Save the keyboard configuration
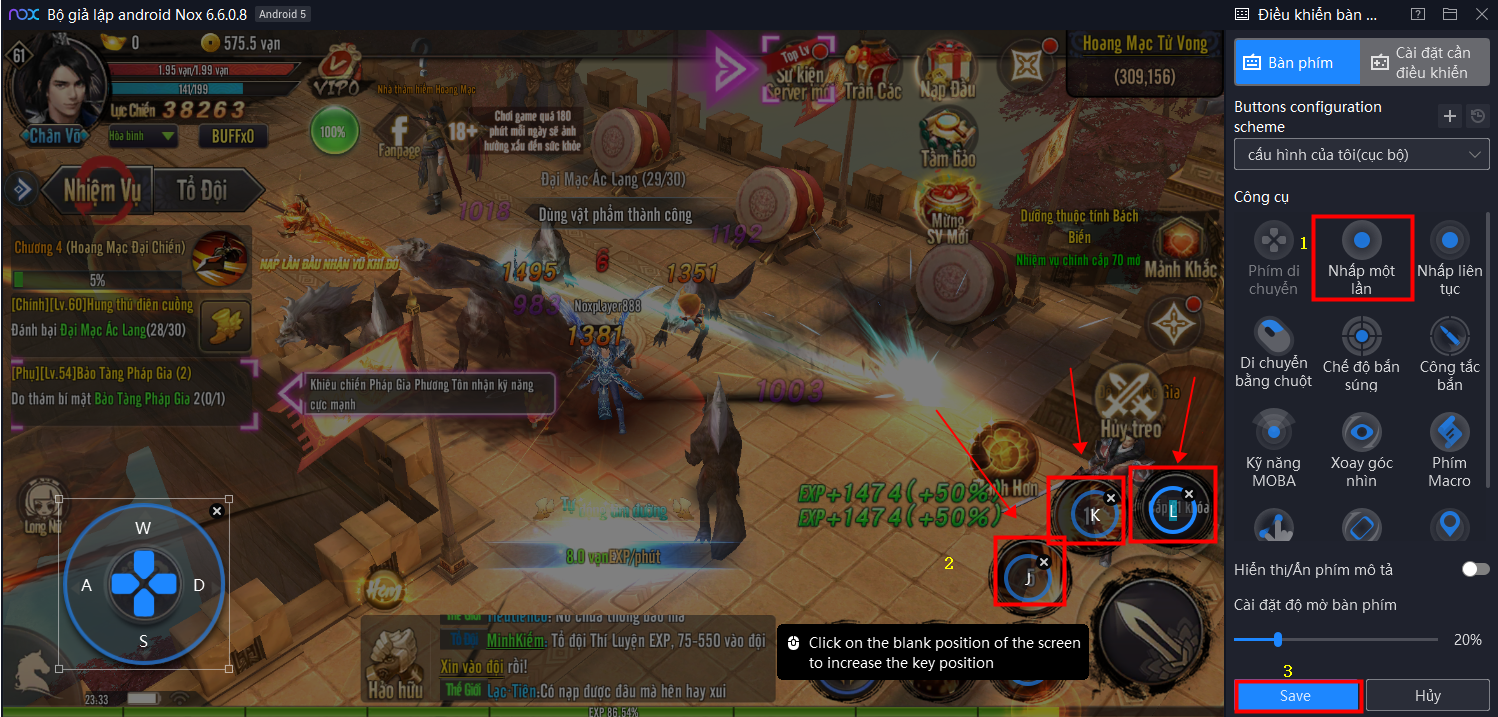Image resolution: width=1498 pixels, height=717 pixels. (1296, 696)
